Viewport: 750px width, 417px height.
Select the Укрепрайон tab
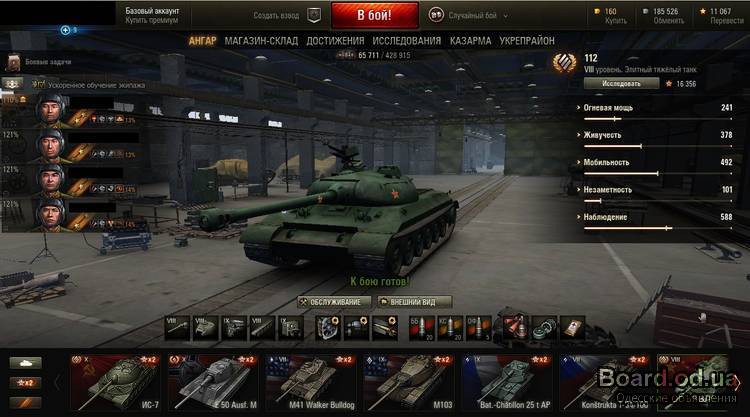529,41
